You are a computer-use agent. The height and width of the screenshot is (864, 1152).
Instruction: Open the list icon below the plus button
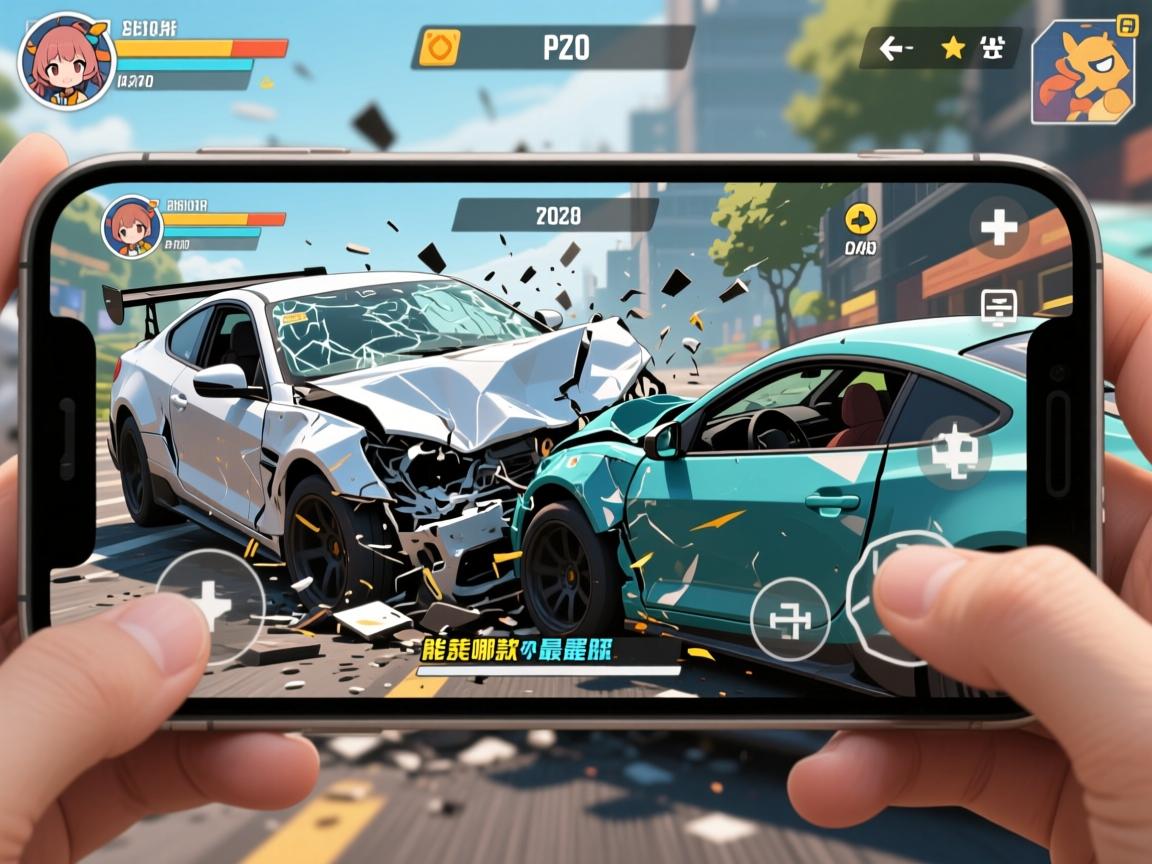(x=998, y=307)
